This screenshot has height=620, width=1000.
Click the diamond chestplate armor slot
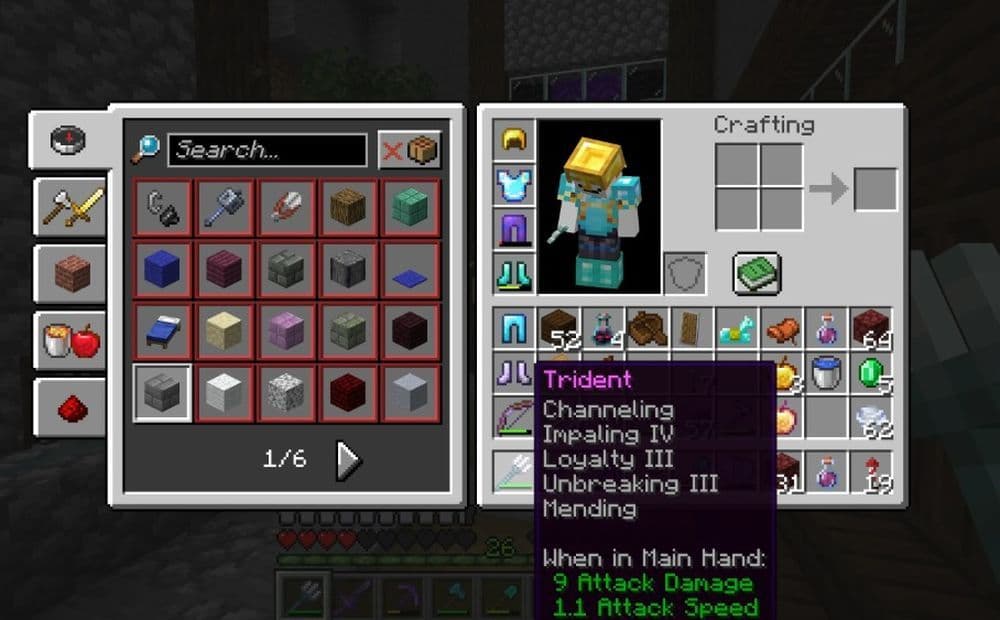point(515,185)
